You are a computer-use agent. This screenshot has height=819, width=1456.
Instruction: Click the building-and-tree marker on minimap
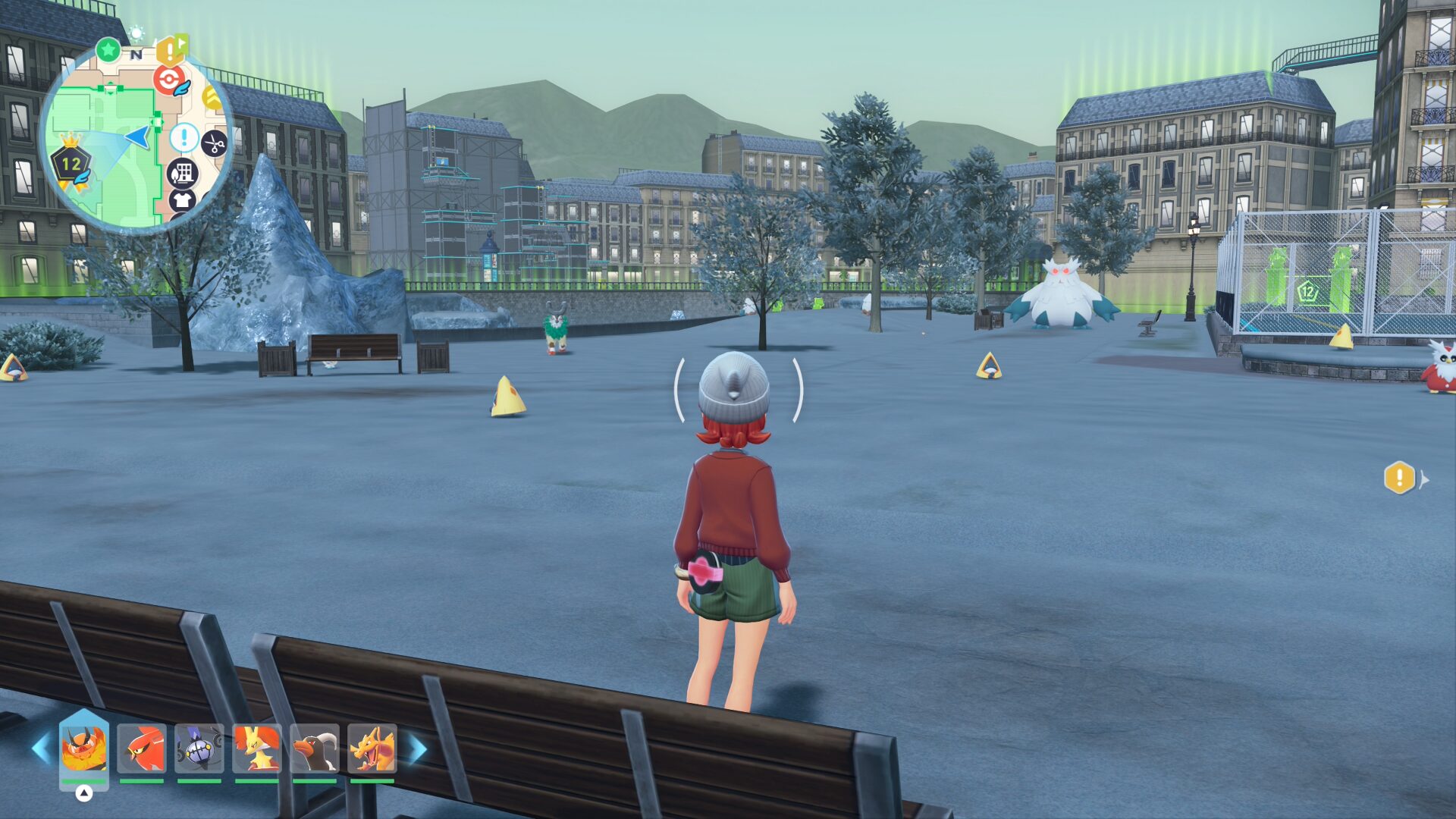click(x=182, y=173)
